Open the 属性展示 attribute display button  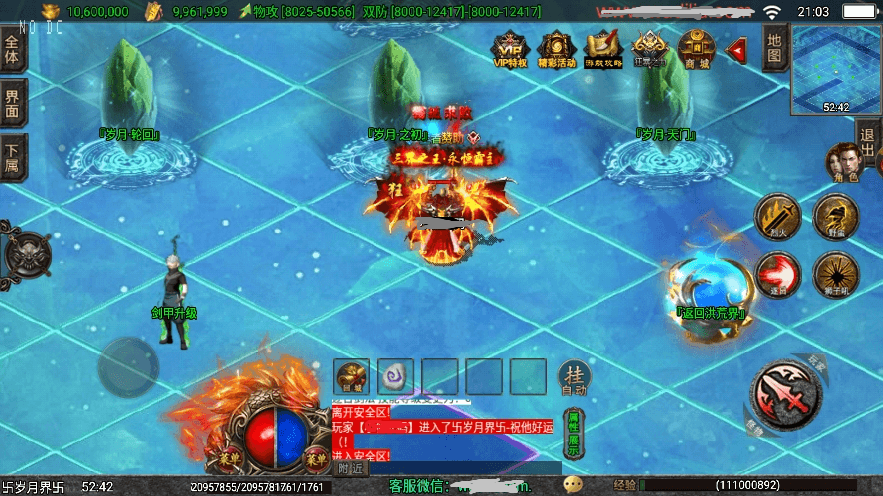(573, 436)
